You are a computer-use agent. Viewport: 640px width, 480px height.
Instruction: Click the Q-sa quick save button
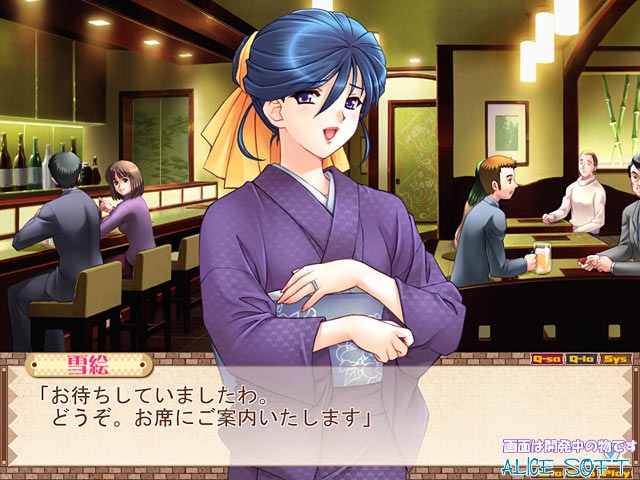tap(546, 358)
